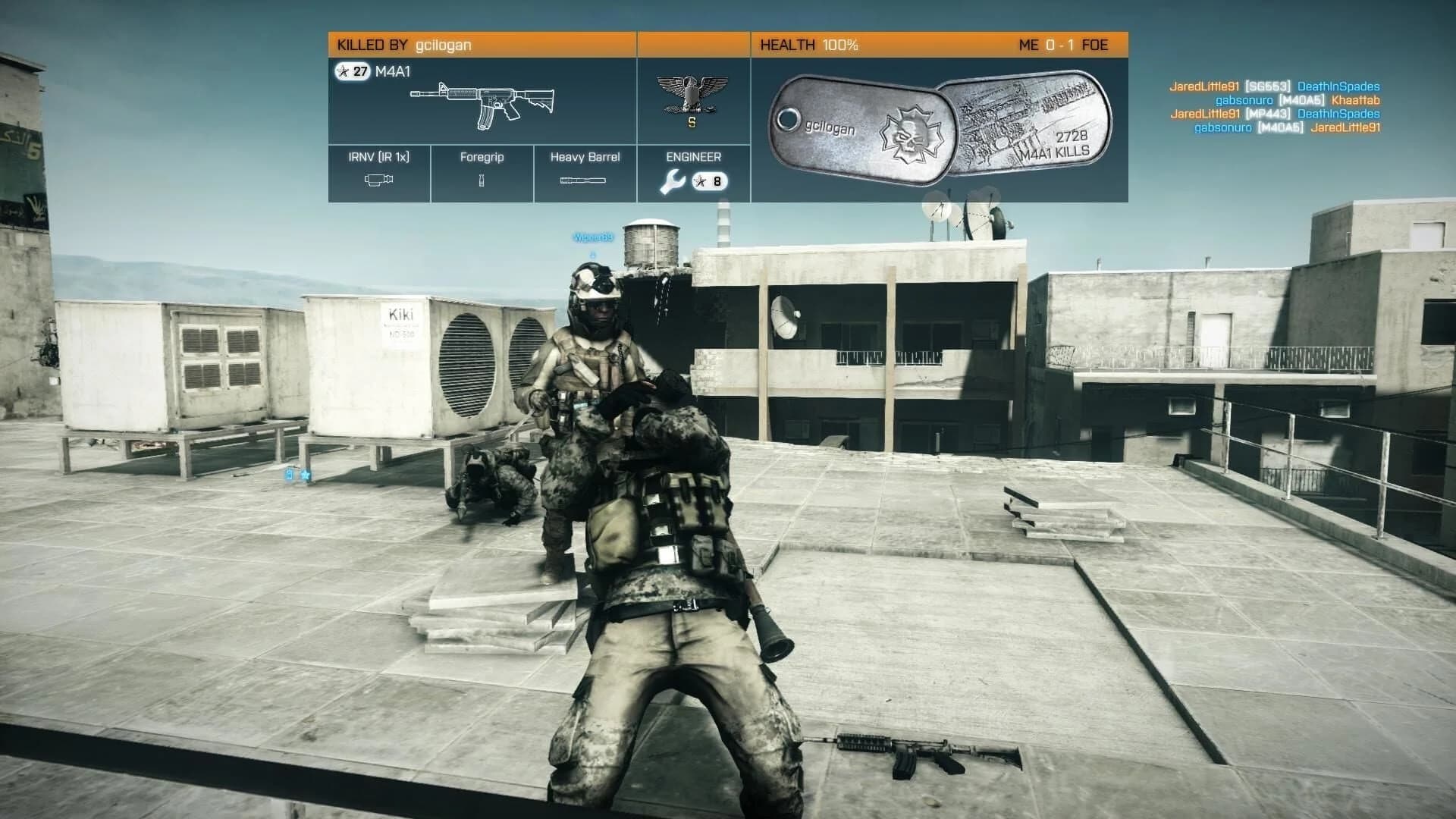The image size is (1456, 819).
Task: Select the Foregrip attachment icon
Action: pos(481,180)
